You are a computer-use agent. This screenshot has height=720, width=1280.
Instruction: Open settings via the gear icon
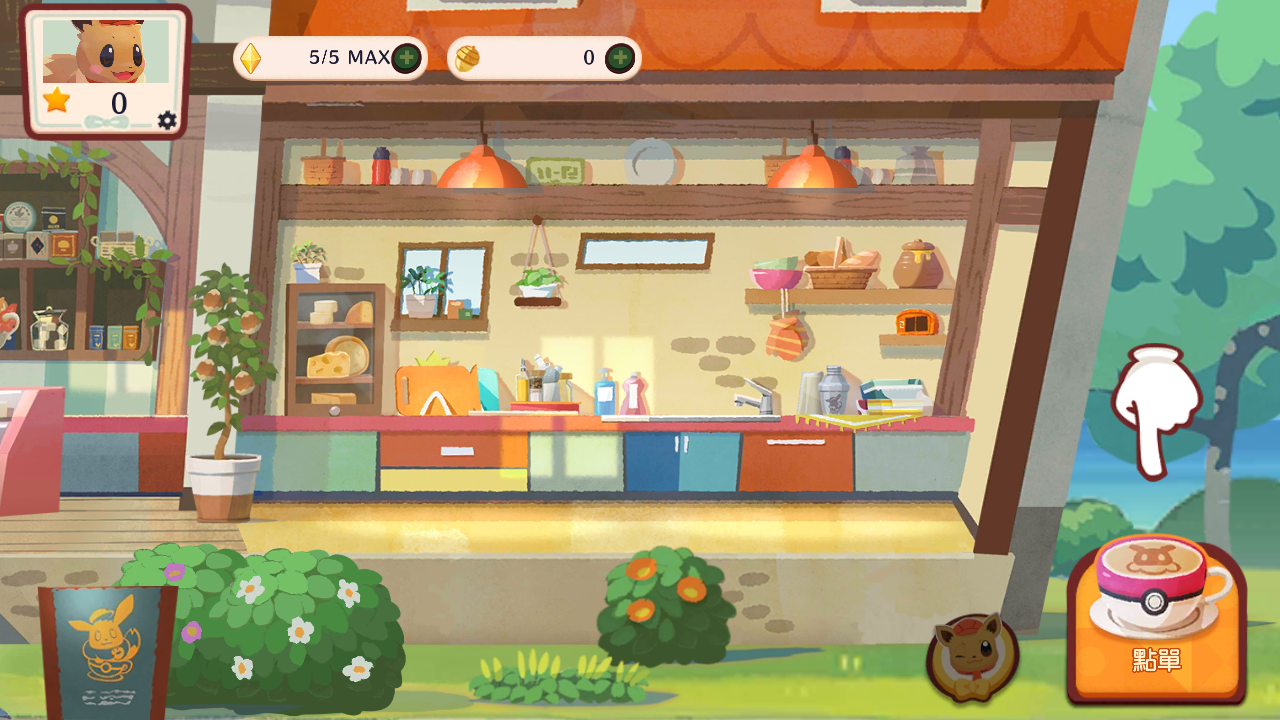coord(167,121)
